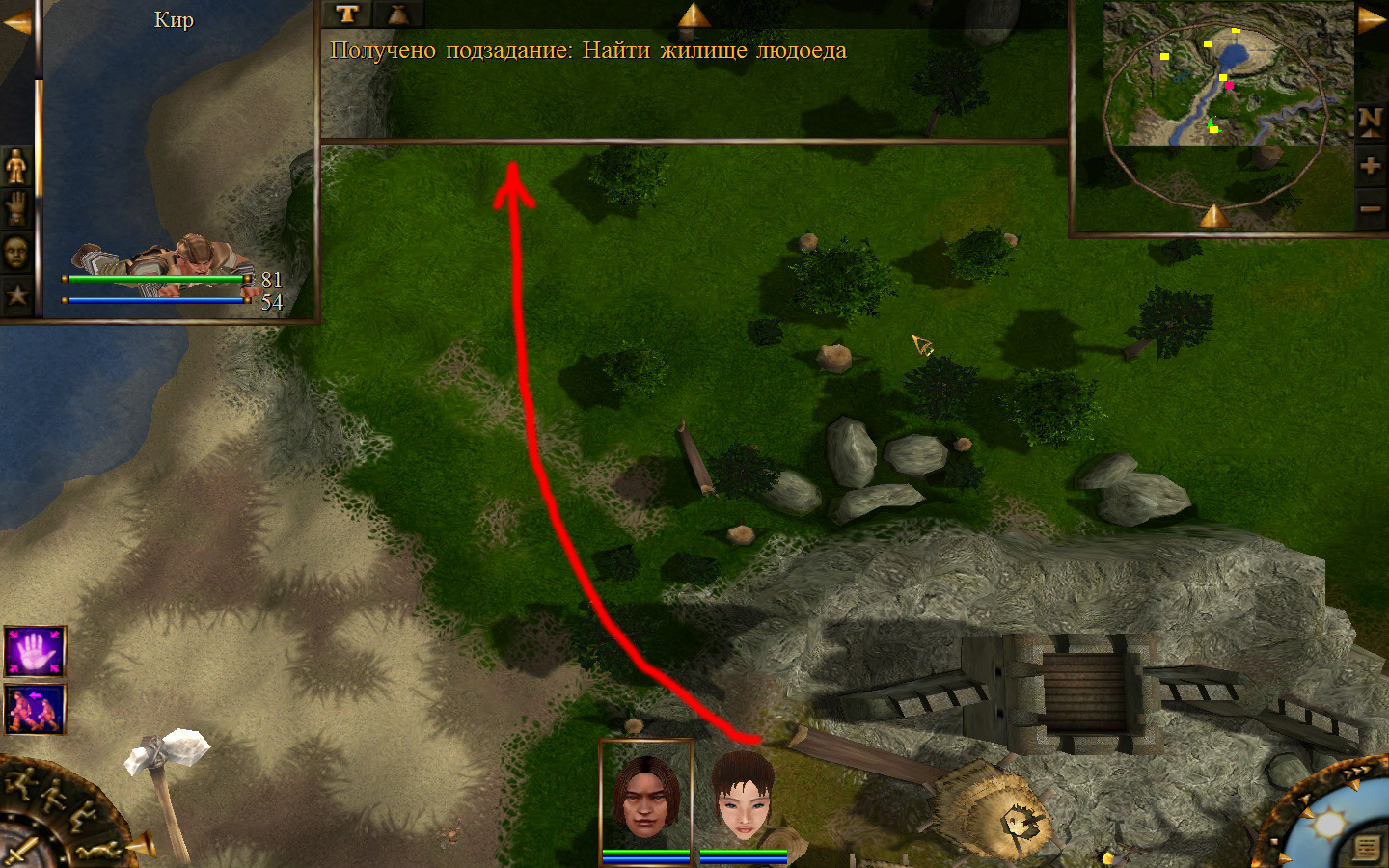Open the hand icon tab
Image resolution: width=1389 pixels, height=868 pixels.
pos(16,208)
